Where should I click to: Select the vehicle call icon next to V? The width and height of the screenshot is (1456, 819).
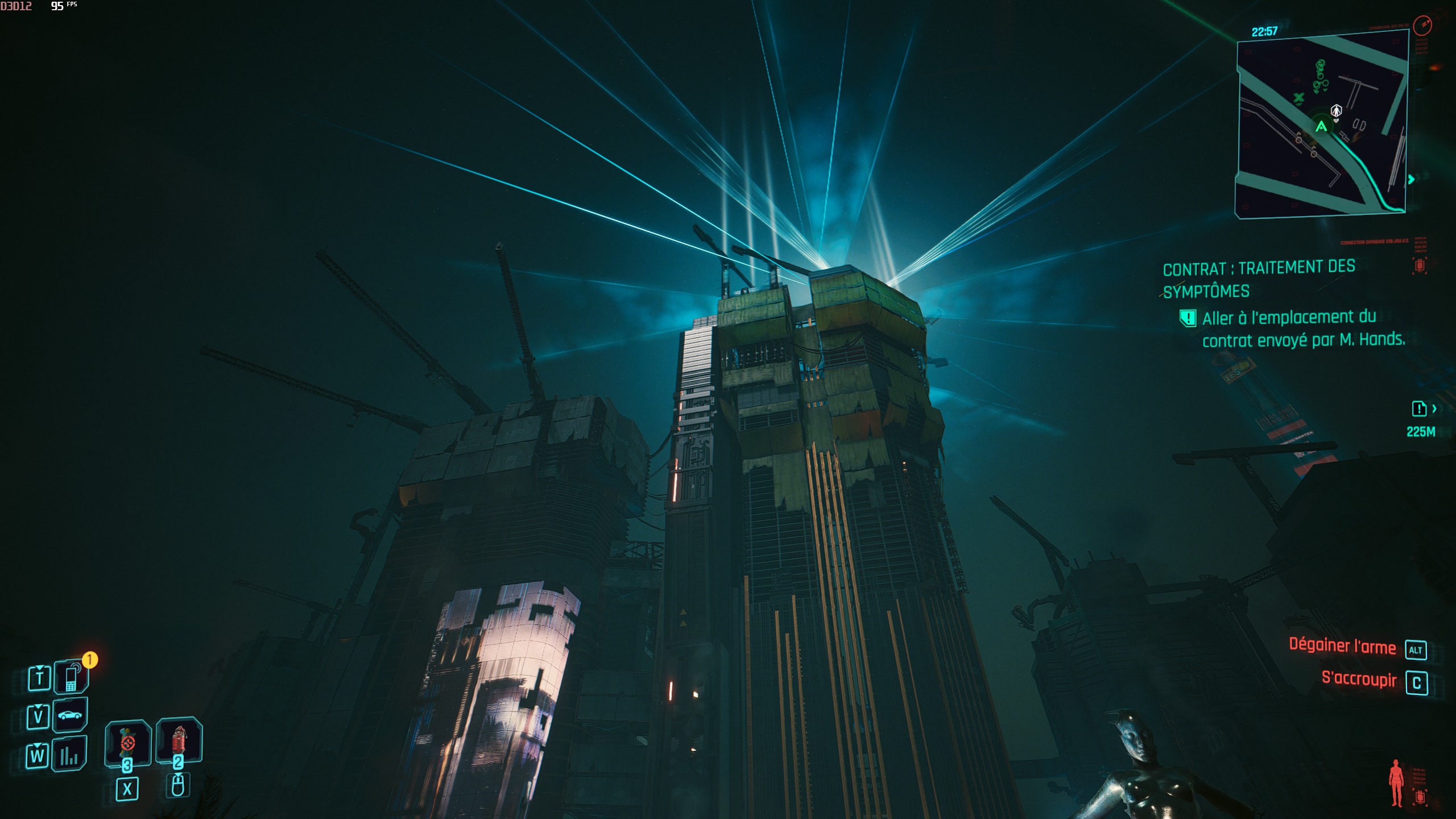68,715
